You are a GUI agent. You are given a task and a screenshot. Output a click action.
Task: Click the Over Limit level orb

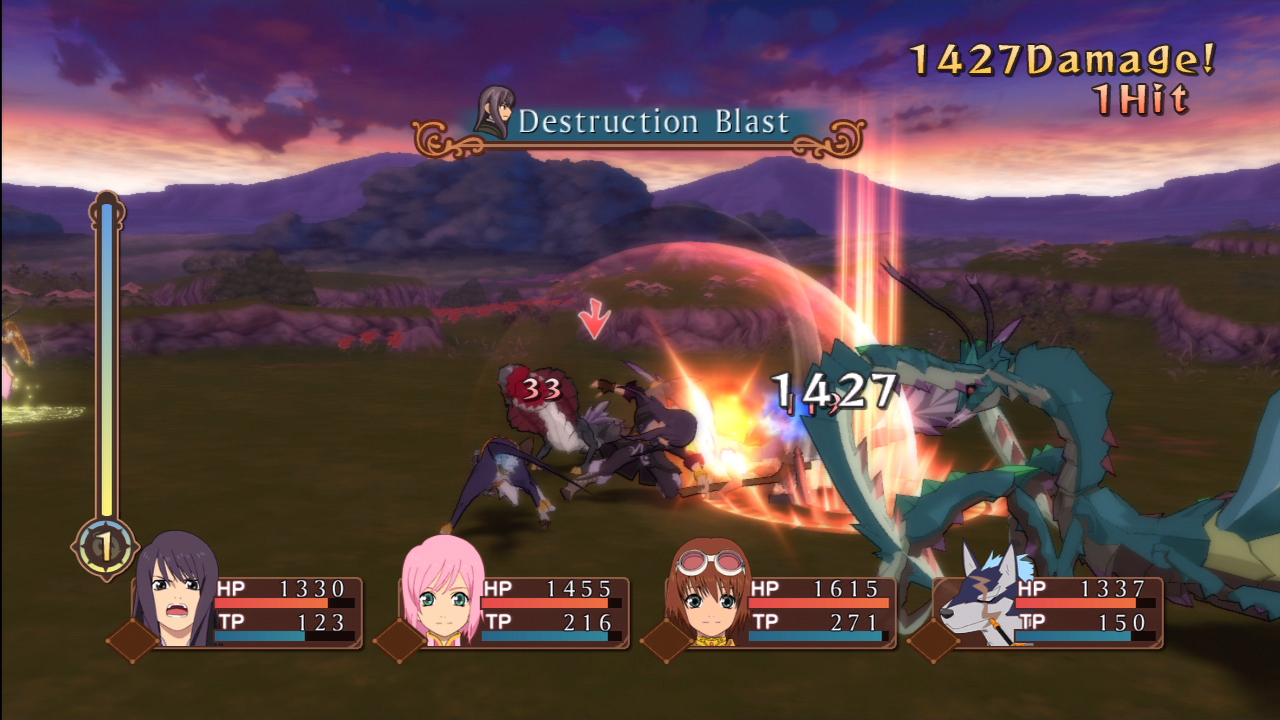104,546
